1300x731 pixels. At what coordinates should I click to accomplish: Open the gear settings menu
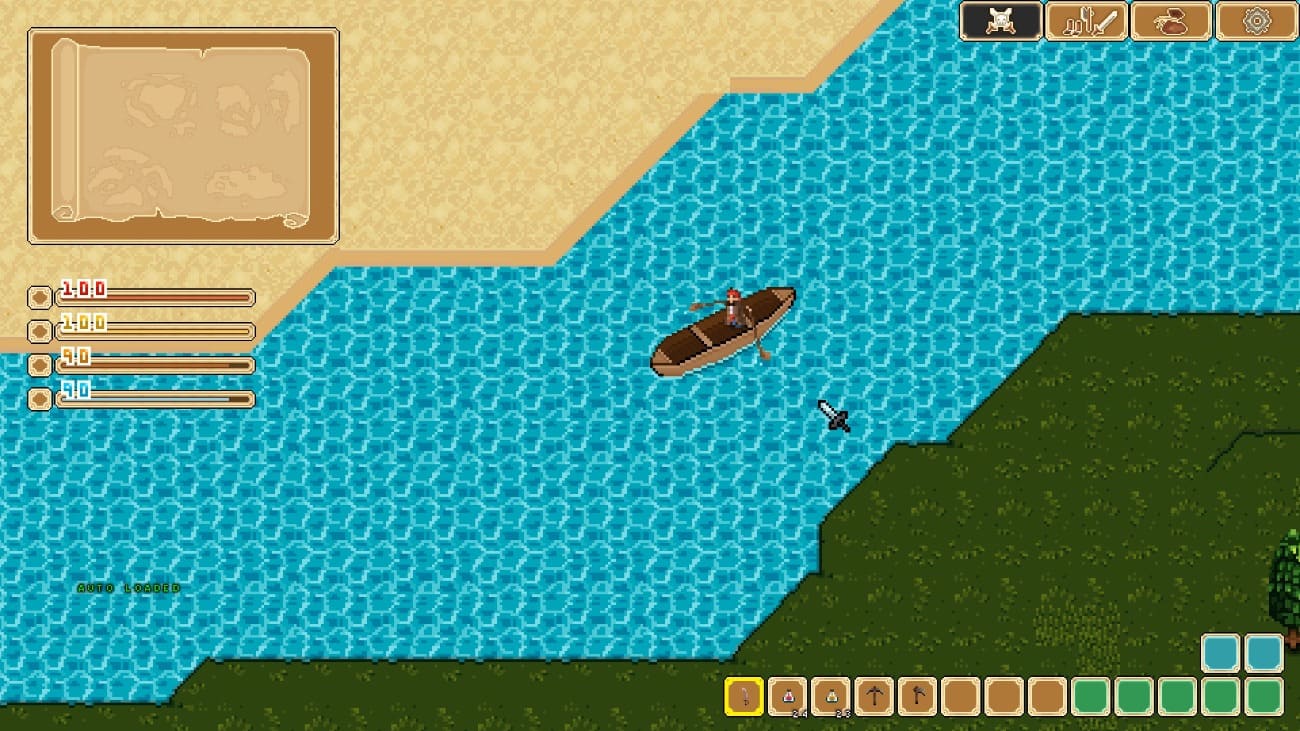pyautogui.click(x=1256, y=21)
